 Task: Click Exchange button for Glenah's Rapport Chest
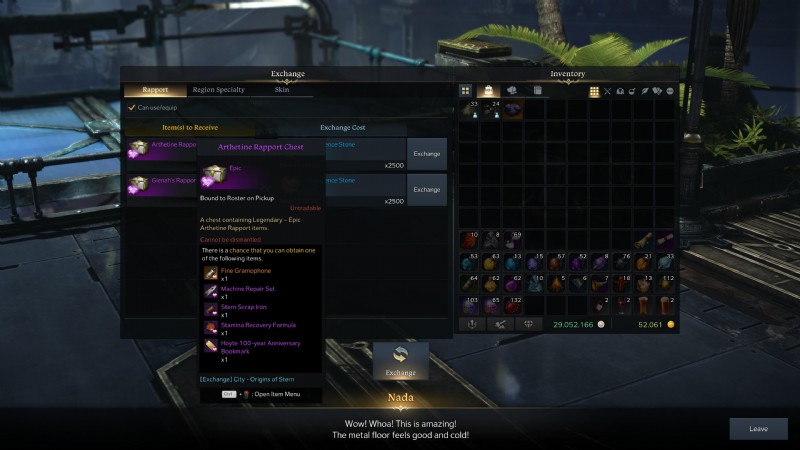click(427, 189)
